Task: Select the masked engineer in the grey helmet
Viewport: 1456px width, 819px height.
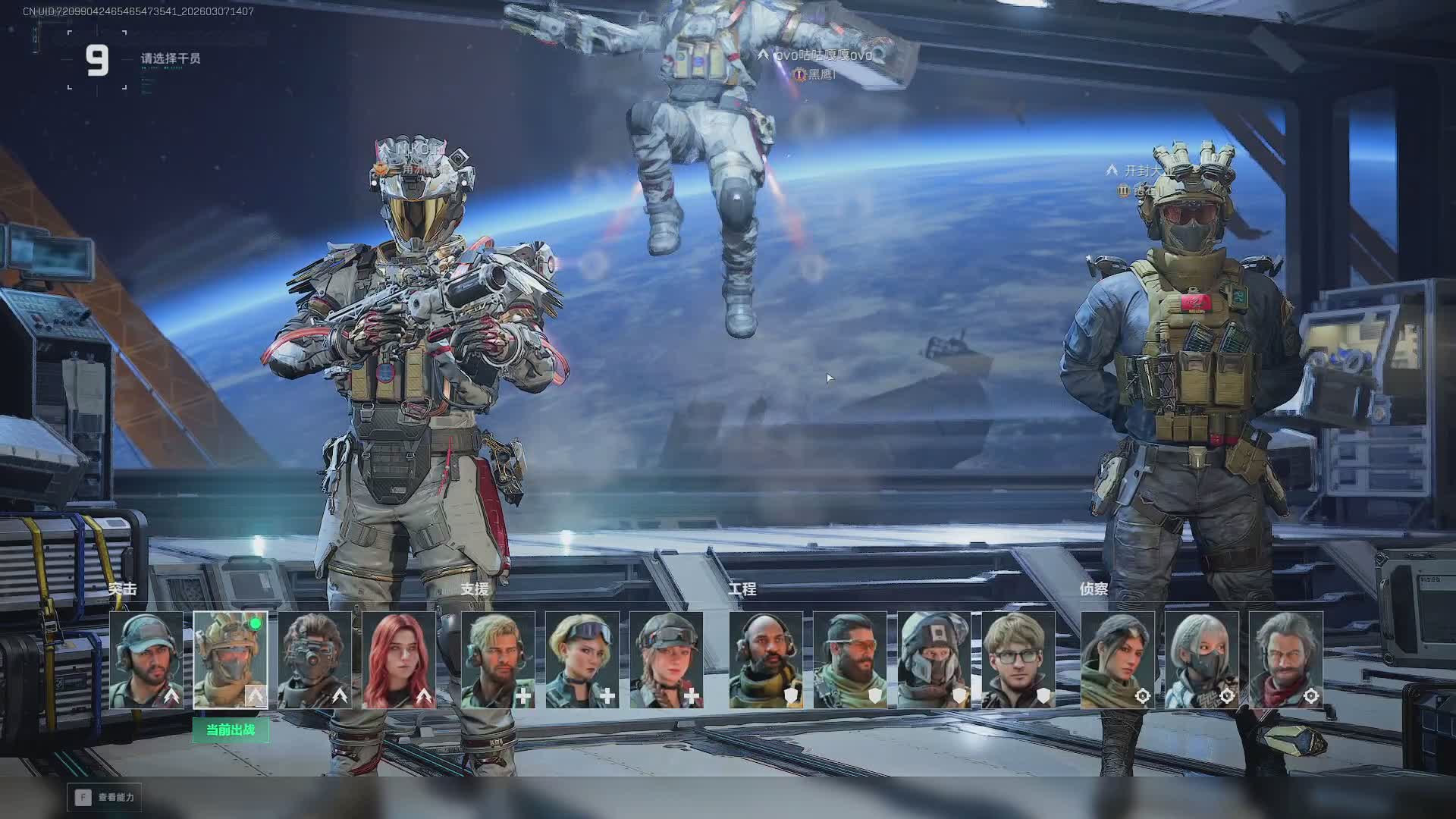Action: pos(934,660)
